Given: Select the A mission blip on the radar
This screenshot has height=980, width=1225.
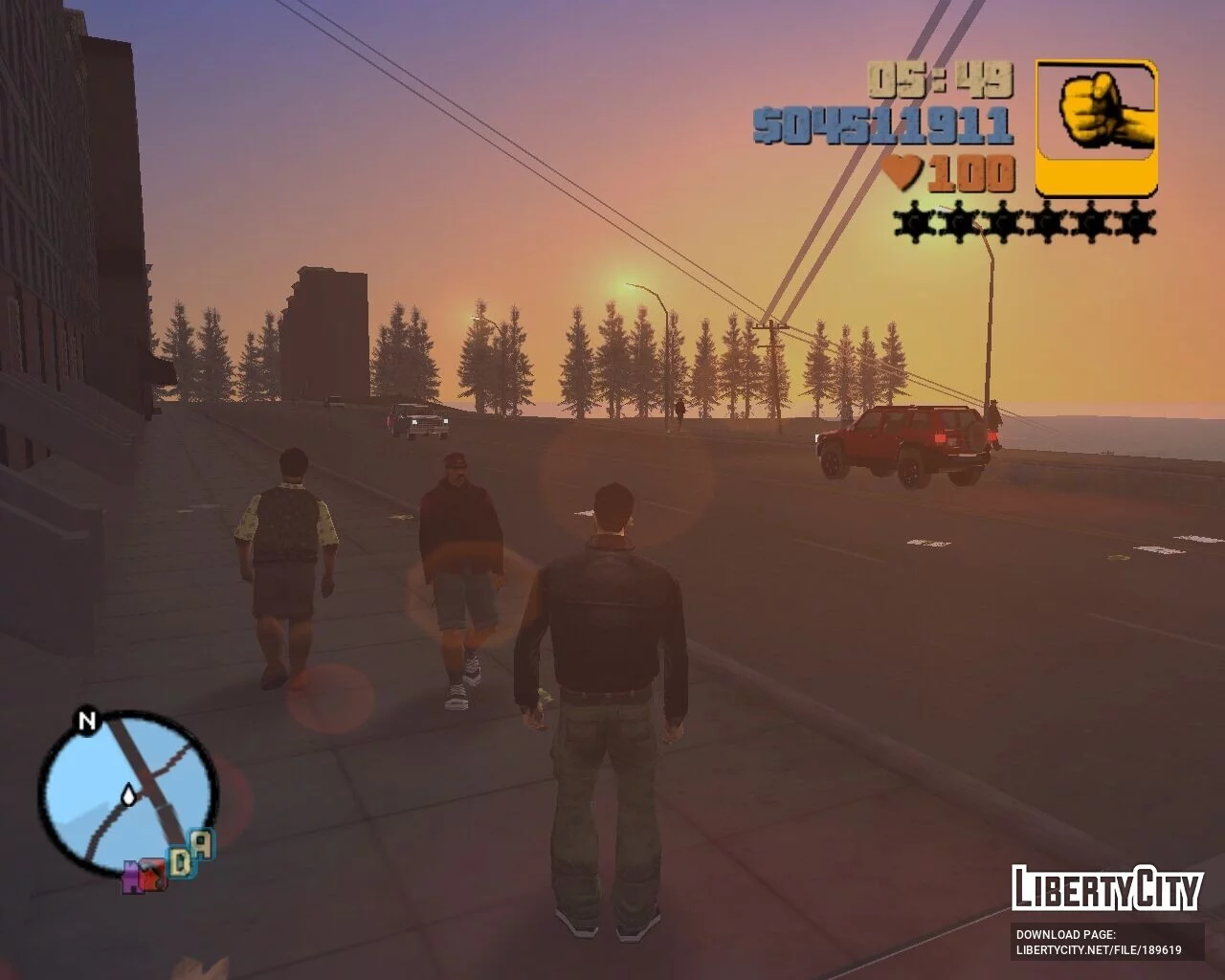Looking at the screenshot, I should pyautogui.click(x=202, y=844).
